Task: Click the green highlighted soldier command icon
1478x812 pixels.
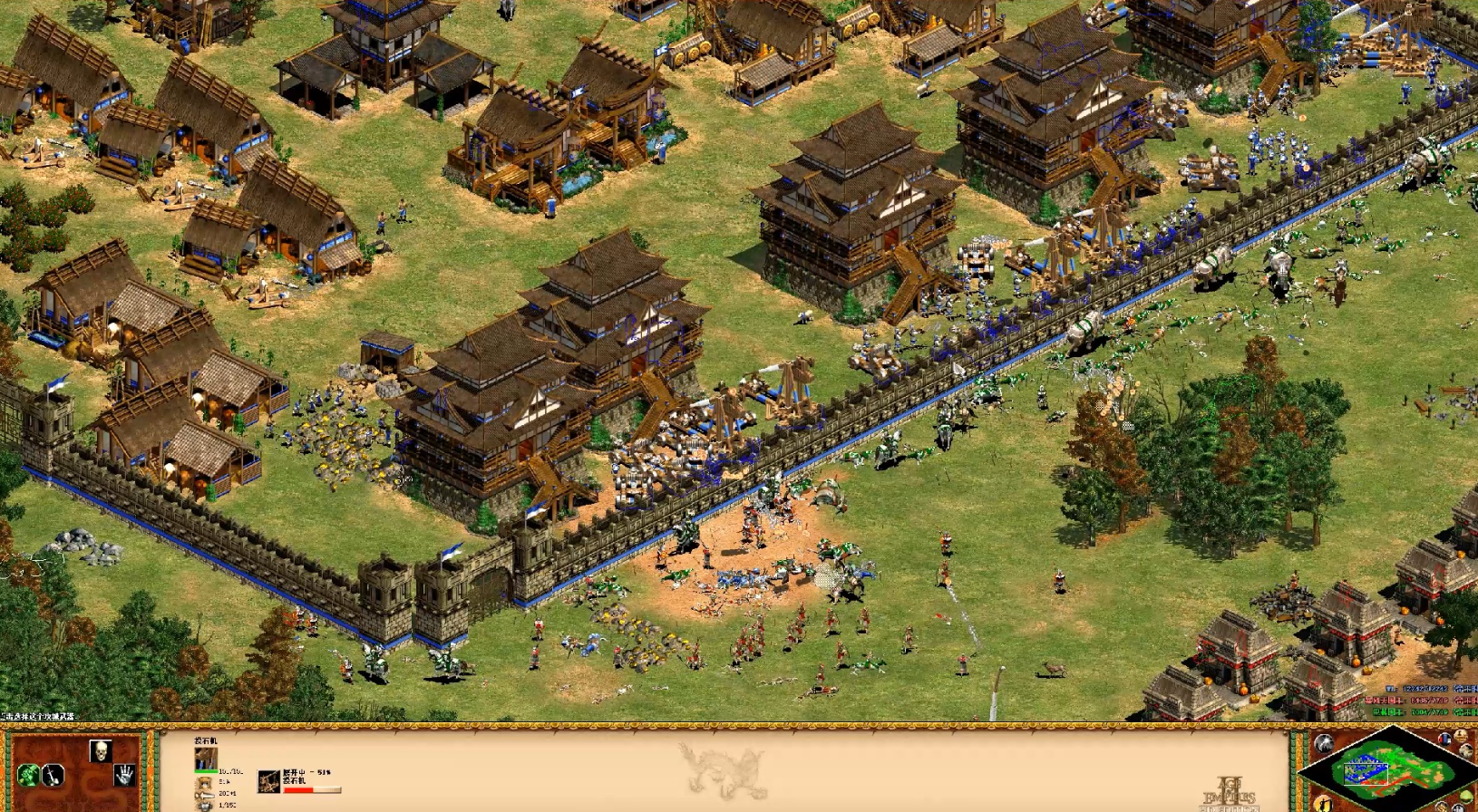Action: pyautogui.click(x=28, y=776)
